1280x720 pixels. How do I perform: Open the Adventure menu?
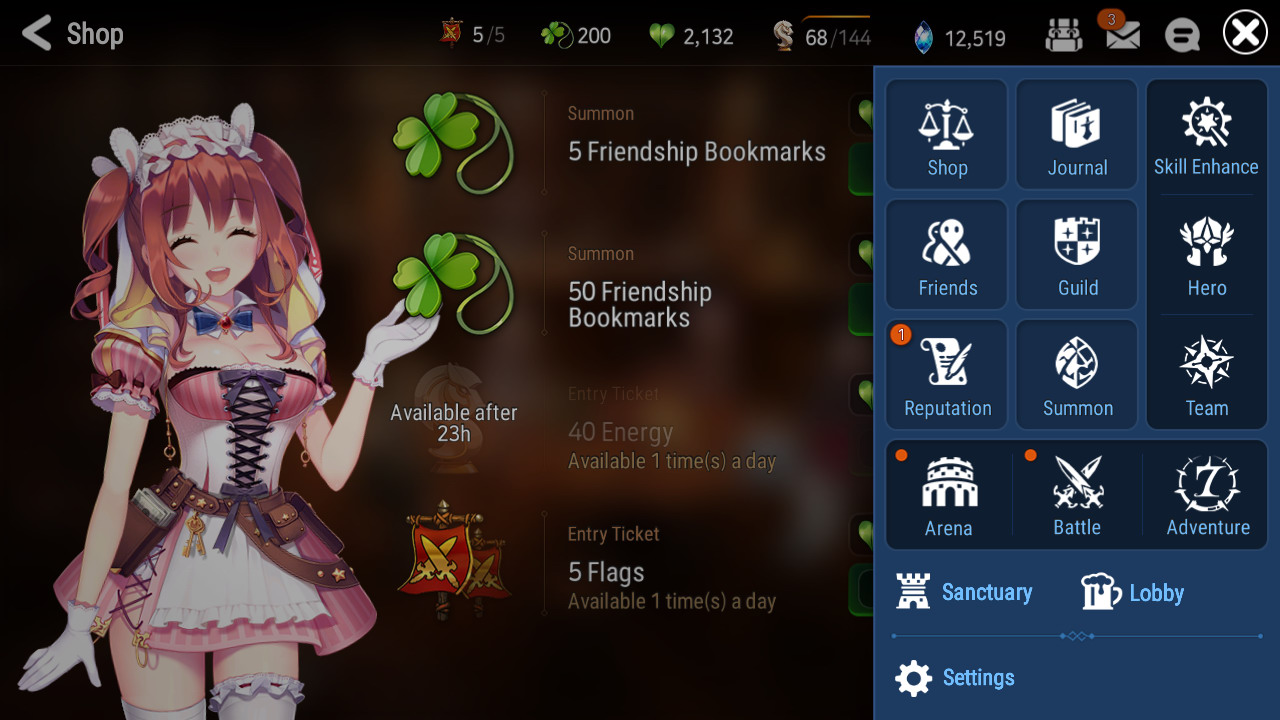pyautogui.click(x=1207, y=495)
